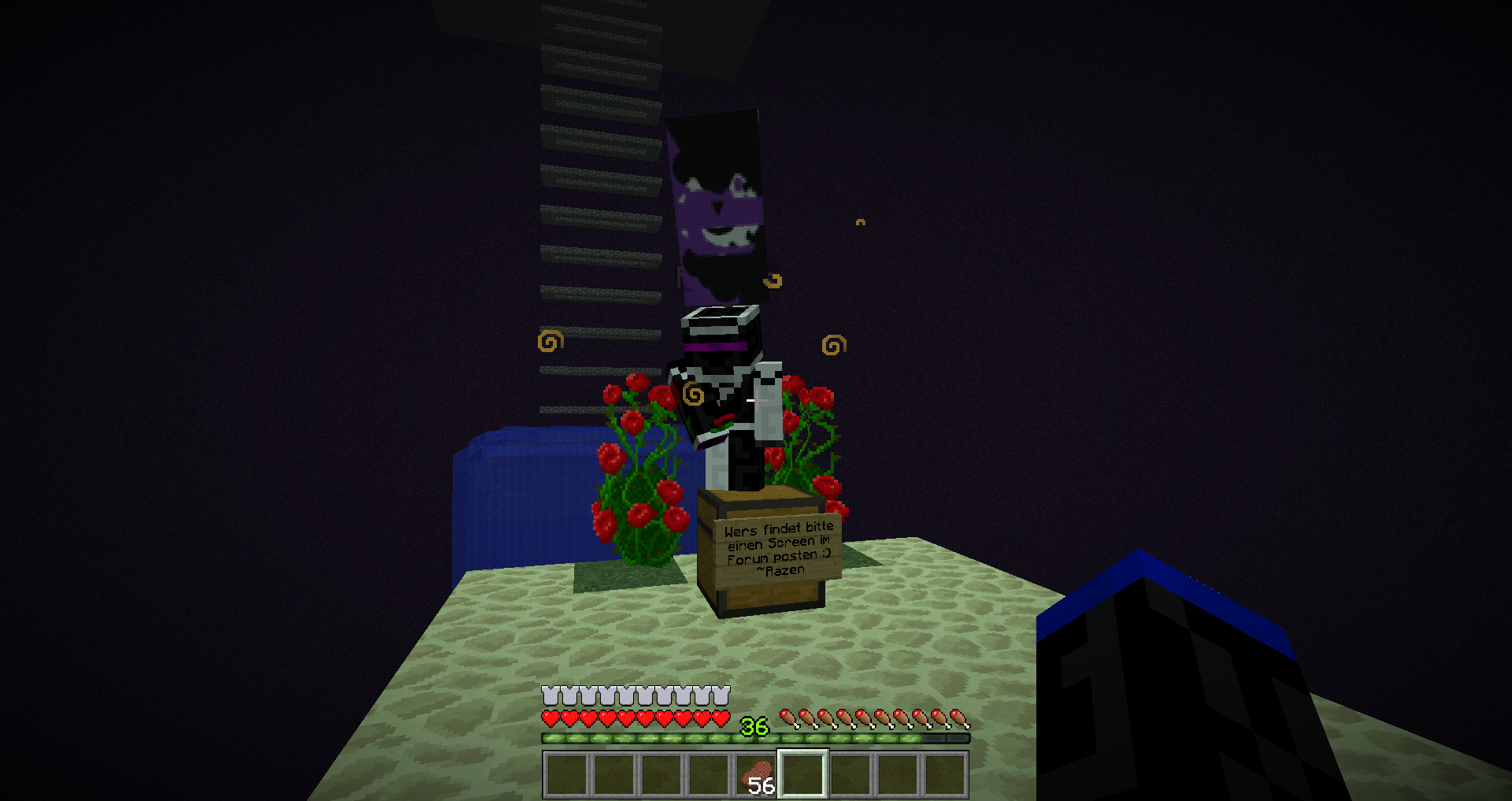Select the hotbar slot holding 56 meat
The image size is (1512, 801).
point(756,775)
